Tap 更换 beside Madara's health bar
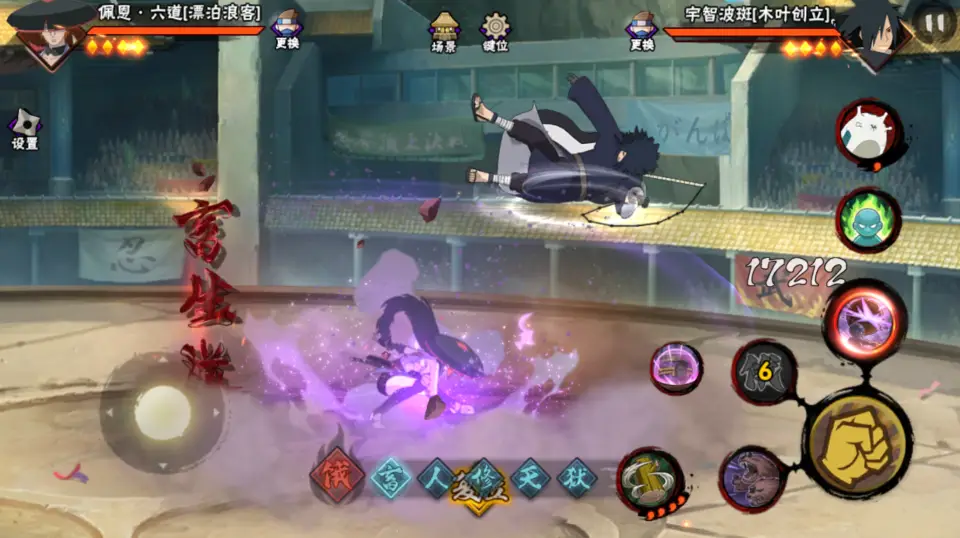 coord(642,31)
